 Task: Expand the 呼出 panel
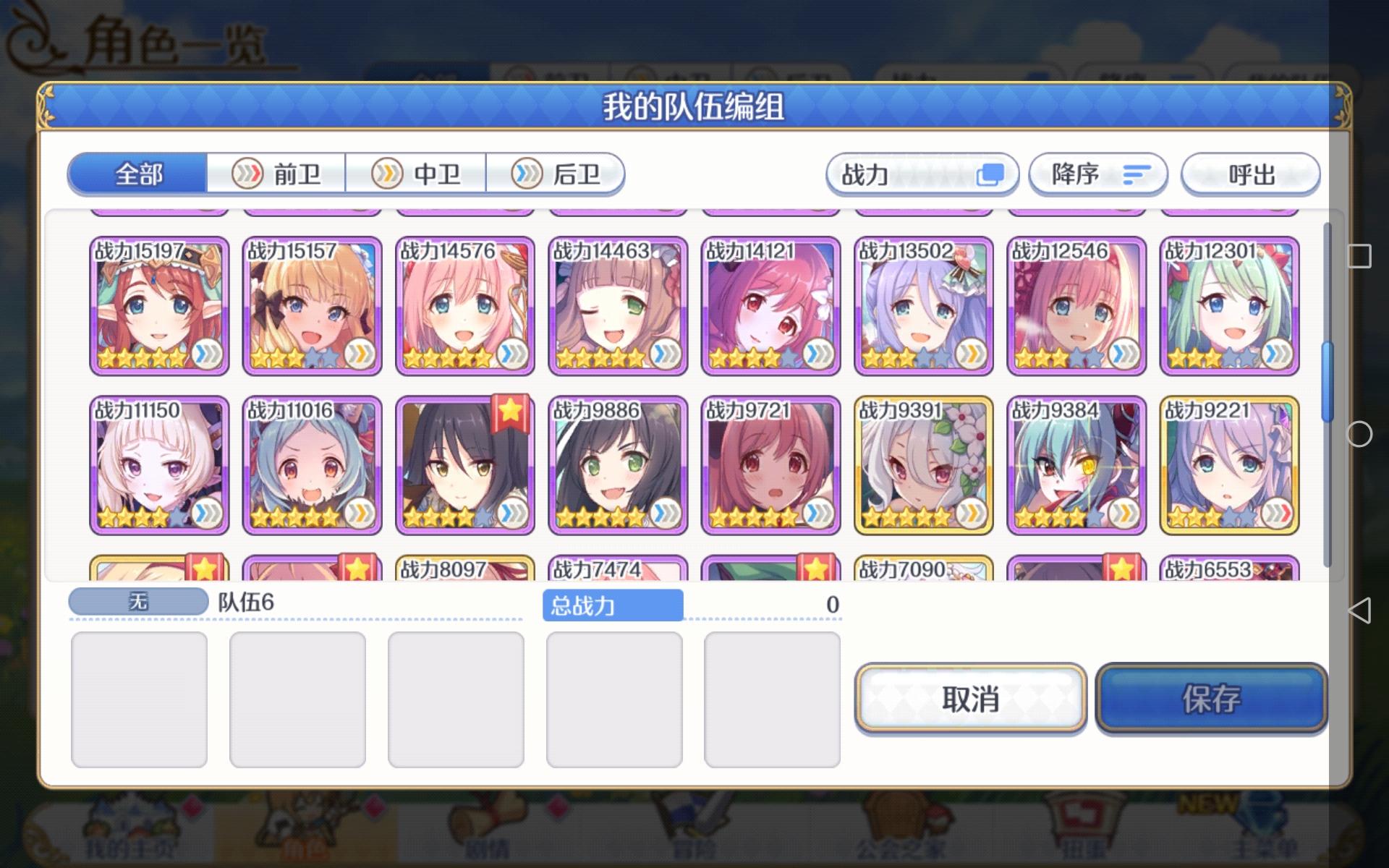1250,174
